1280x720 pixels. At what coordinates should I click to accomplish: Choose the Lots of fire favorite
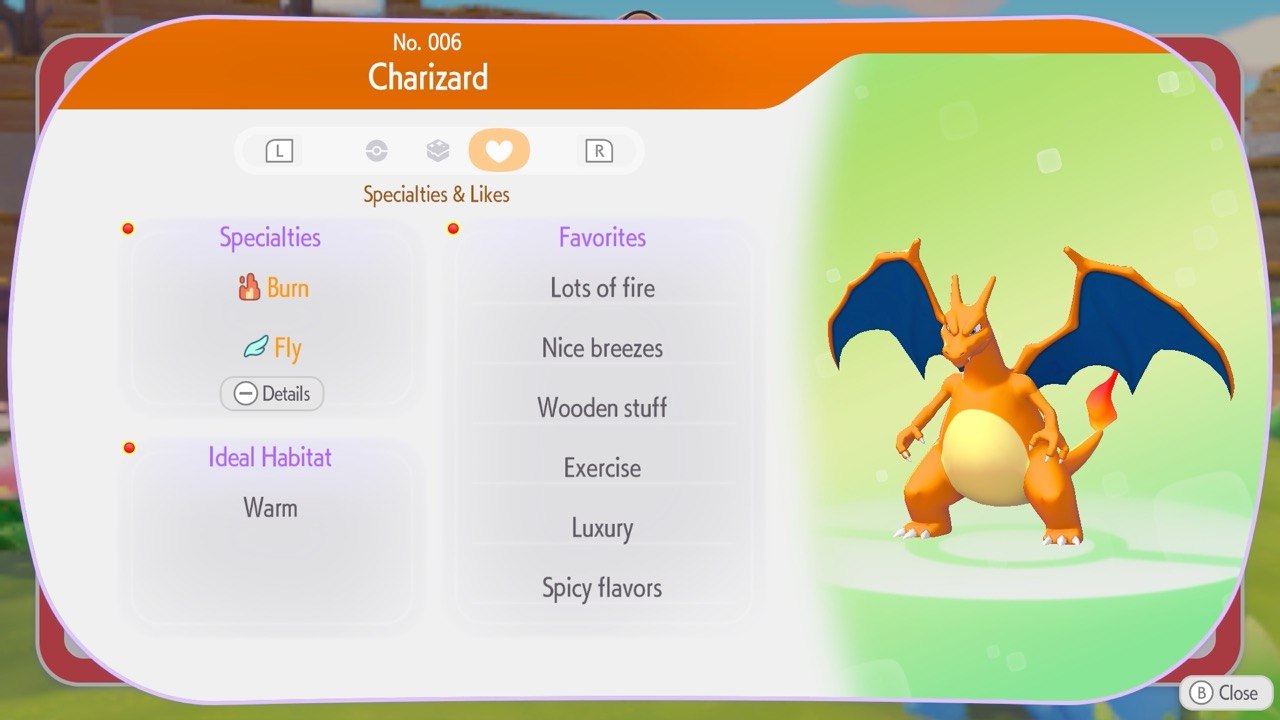pos(602,289)
